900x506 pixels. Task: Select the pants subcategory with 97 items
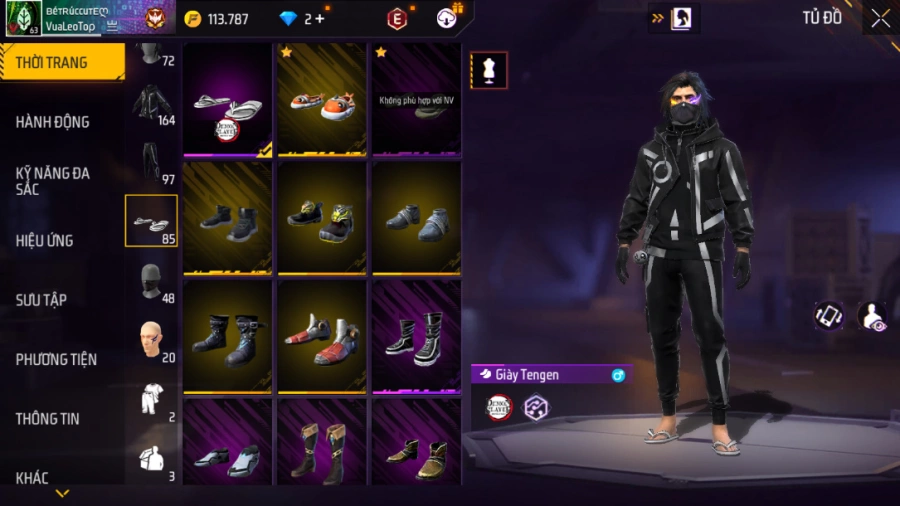[152, 162]
